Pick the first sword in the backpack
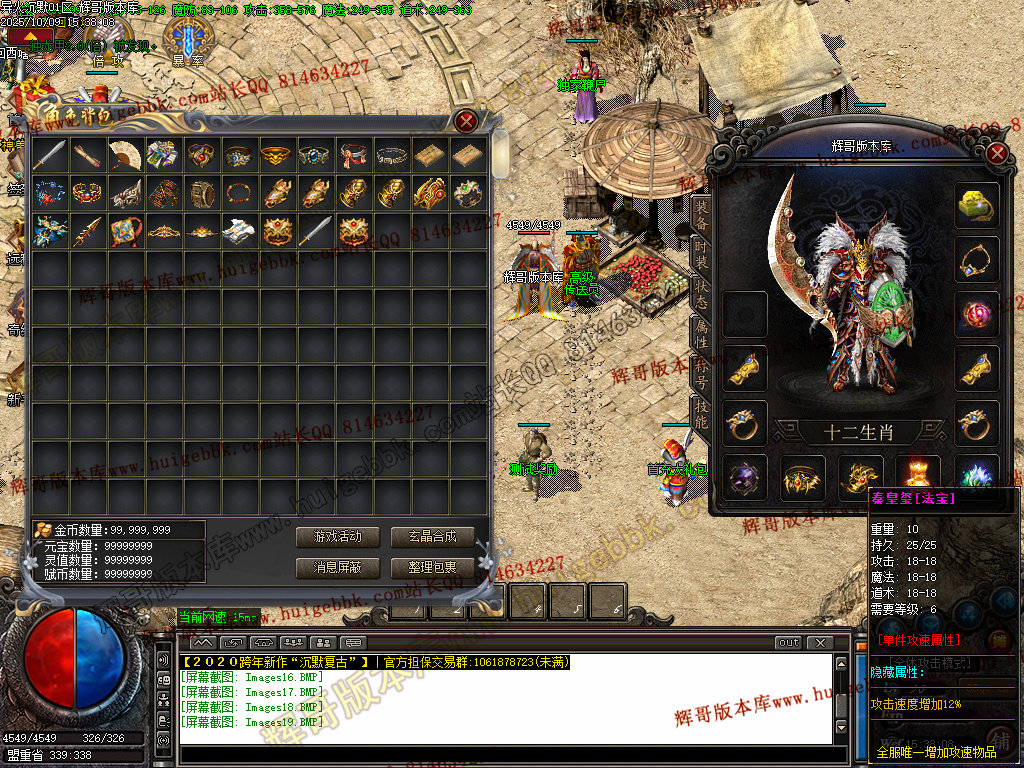The image size is (1024, 768). point(49,155)
